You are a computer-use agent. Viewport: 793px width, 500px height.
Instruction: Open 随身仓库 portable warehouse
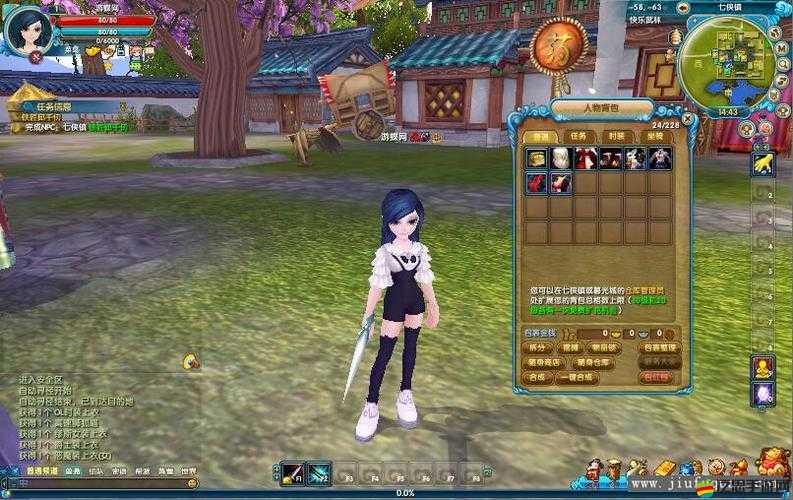point(594,362)
